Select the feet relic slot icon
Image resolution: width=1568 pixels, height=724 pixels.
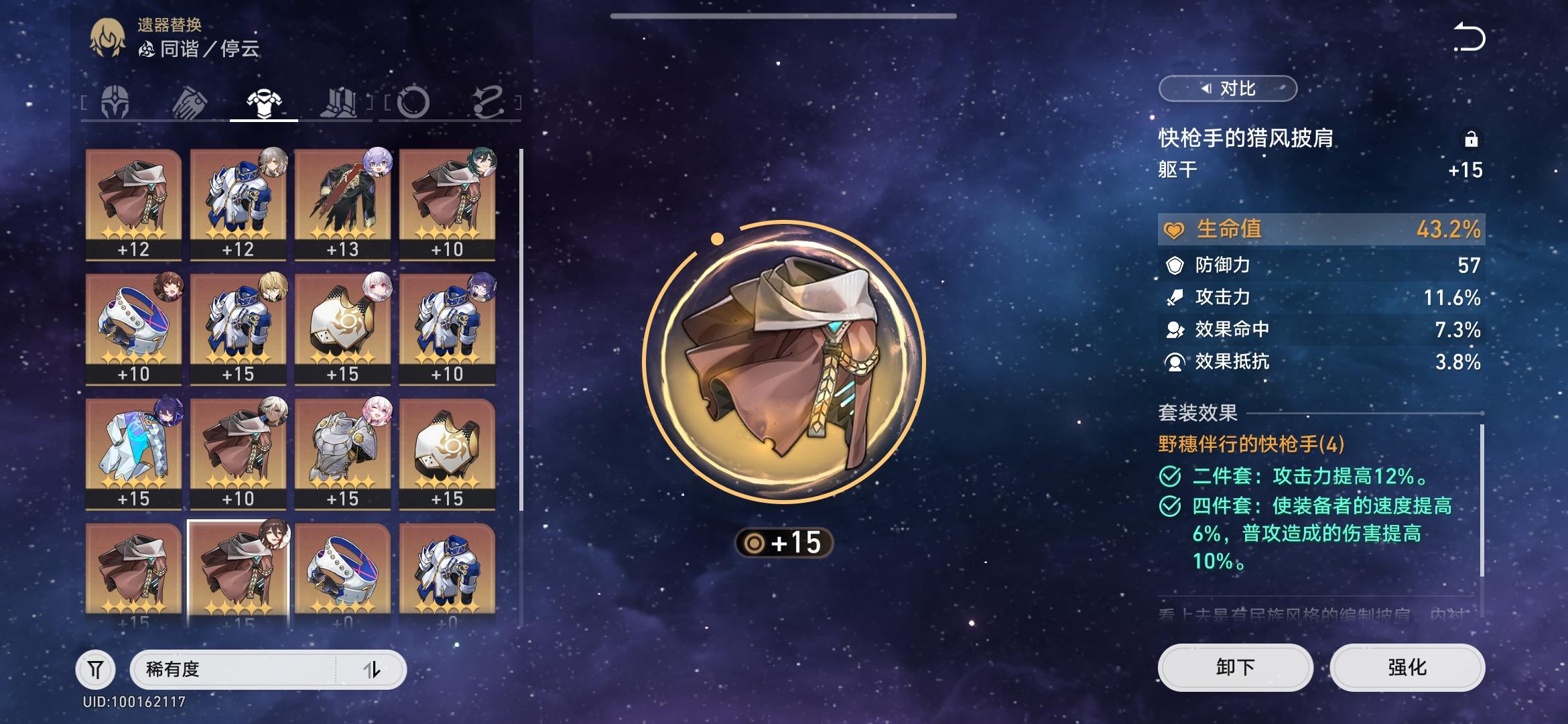339,101
